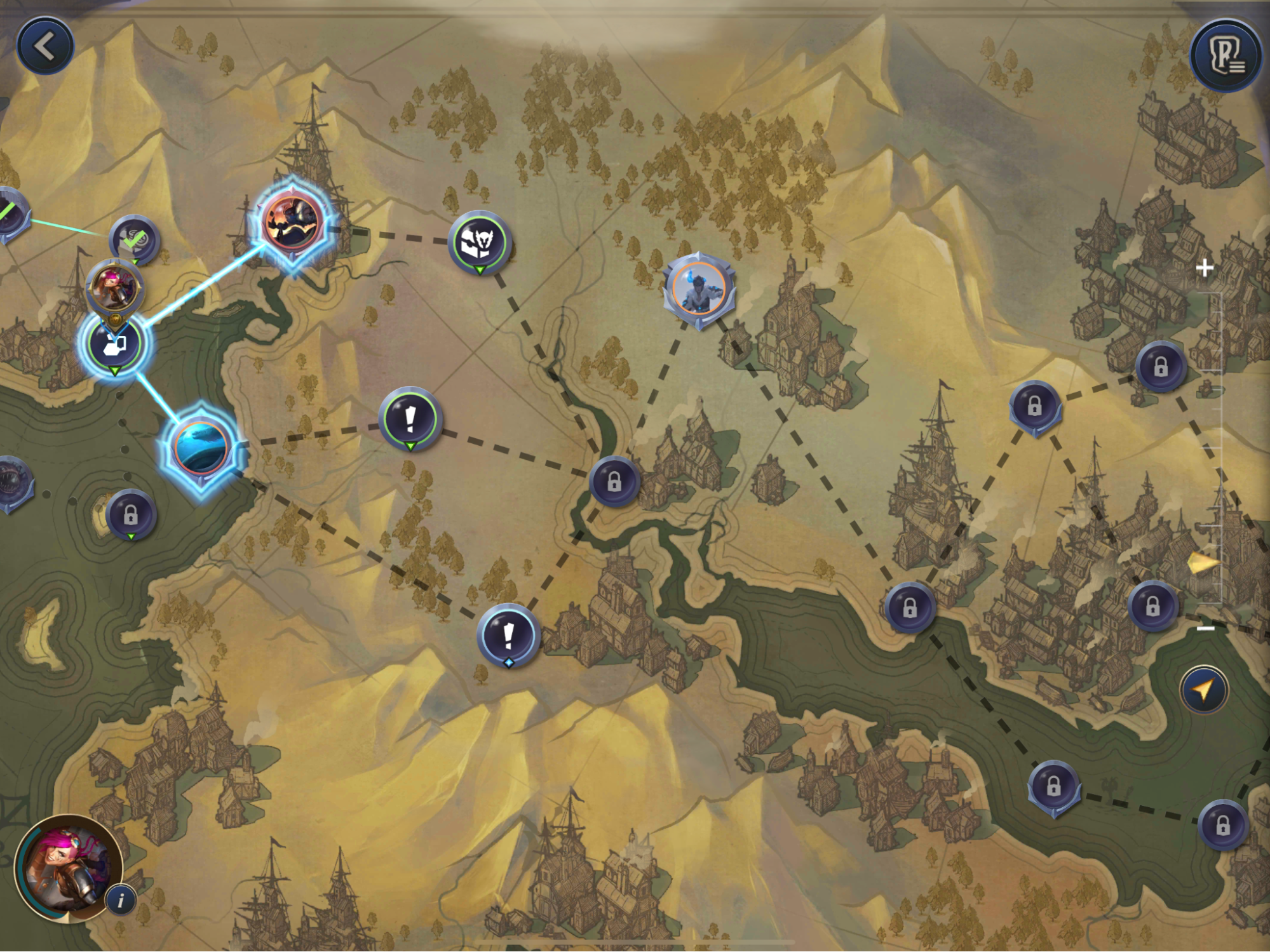
Task: Select the glowing ocean whale encounter node
Action: [x=201, y=448]
